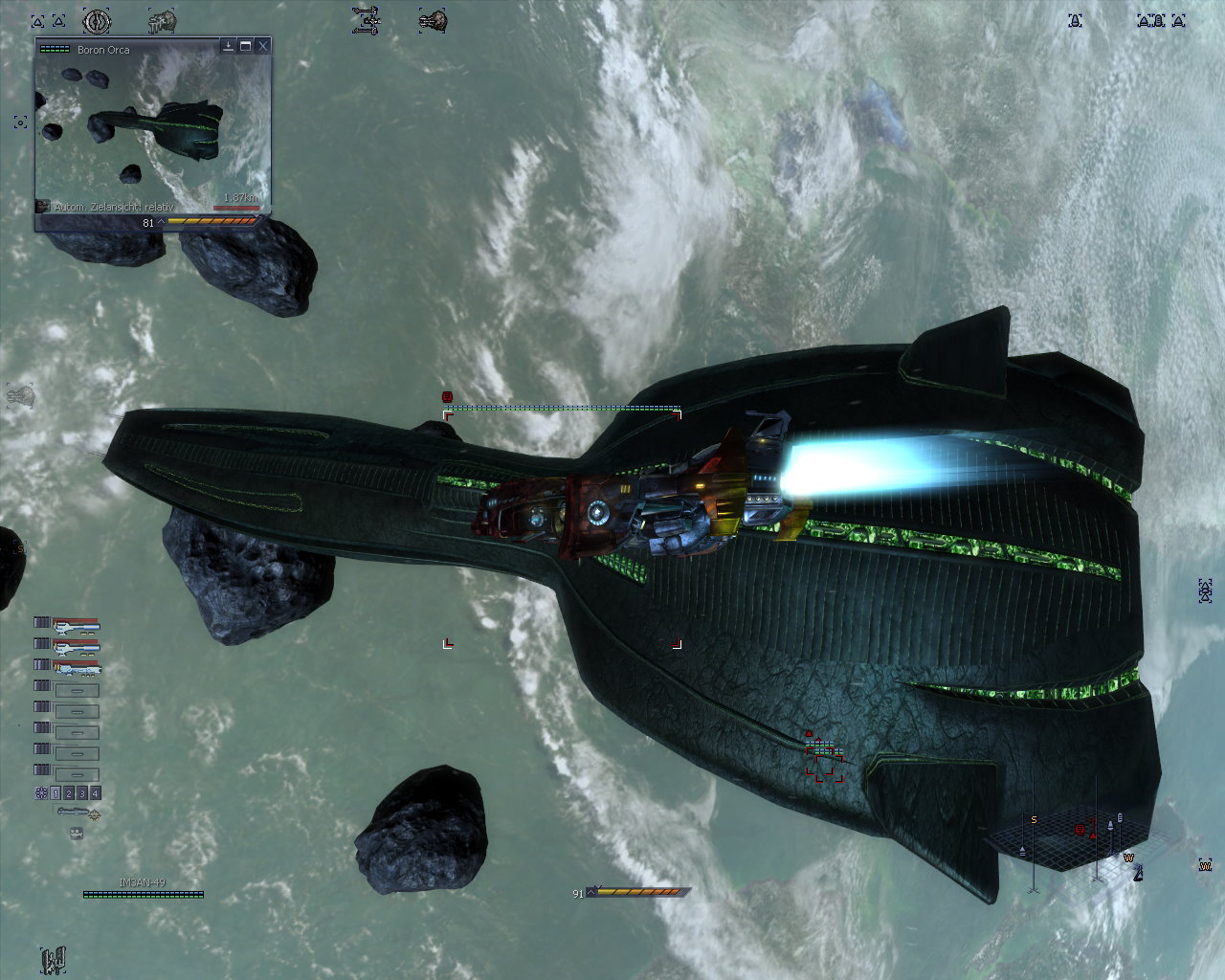This screenshot has width=1225, height=980.
Task: Click the crosshair icon beside weapon groups
Action: click(x=41, y=793)
